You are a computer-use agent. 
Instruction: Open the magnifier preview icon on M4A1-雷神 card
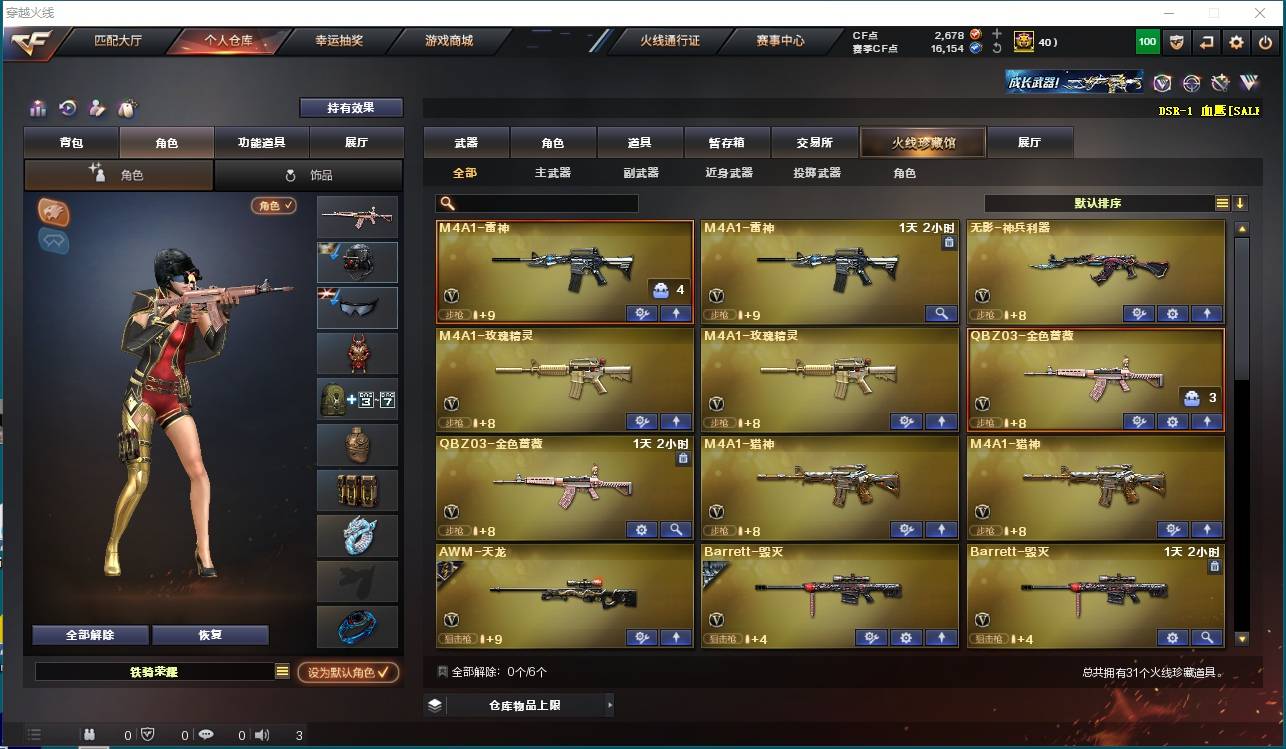click(941, 314)
